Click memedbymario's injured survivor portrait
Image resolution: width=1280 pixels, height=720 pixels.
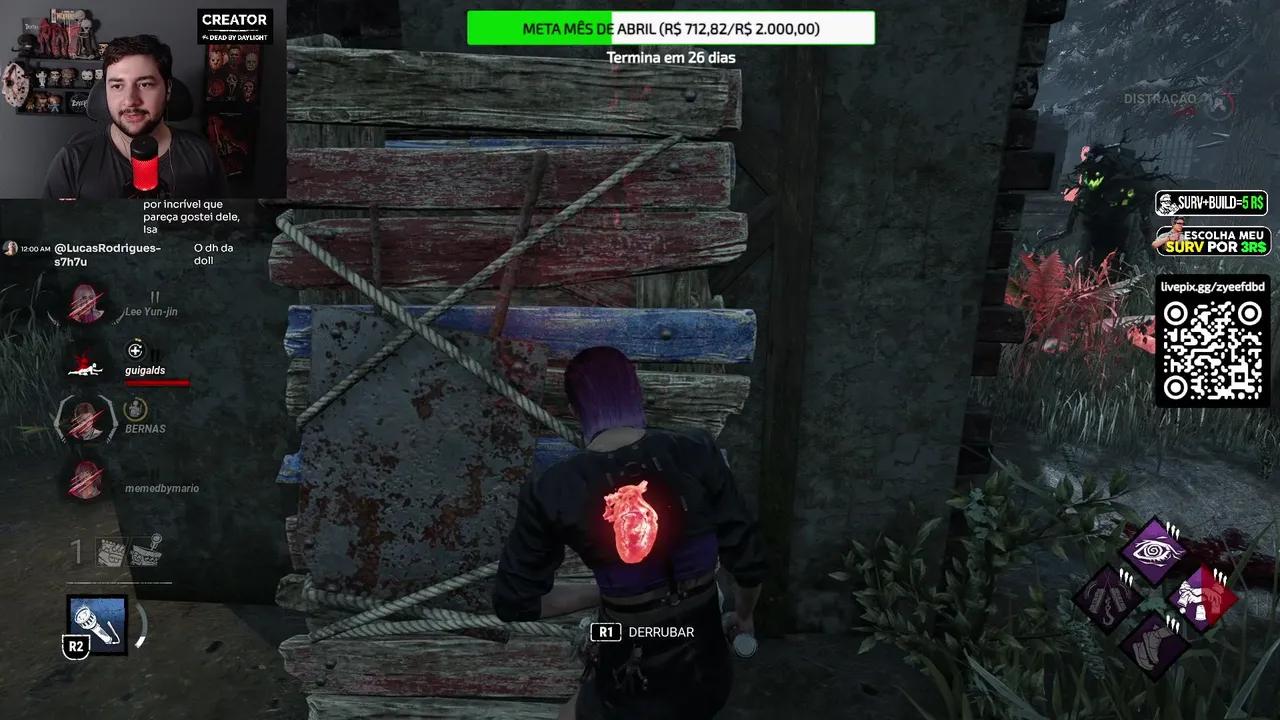click(85, 483)
